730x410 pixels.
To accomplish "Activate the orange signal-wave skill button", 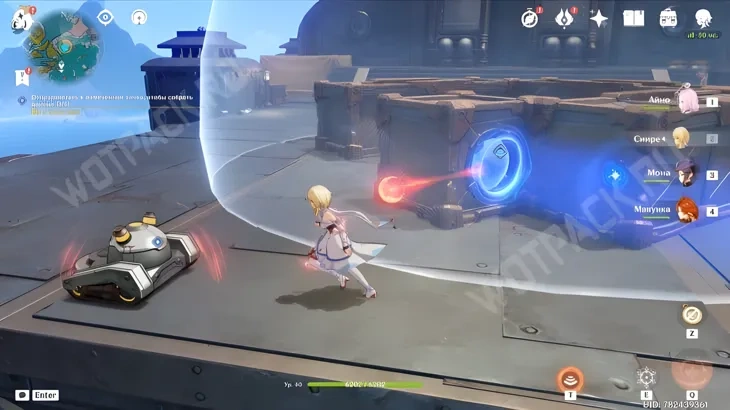I will pyautogui.click(x=571, y=378).
